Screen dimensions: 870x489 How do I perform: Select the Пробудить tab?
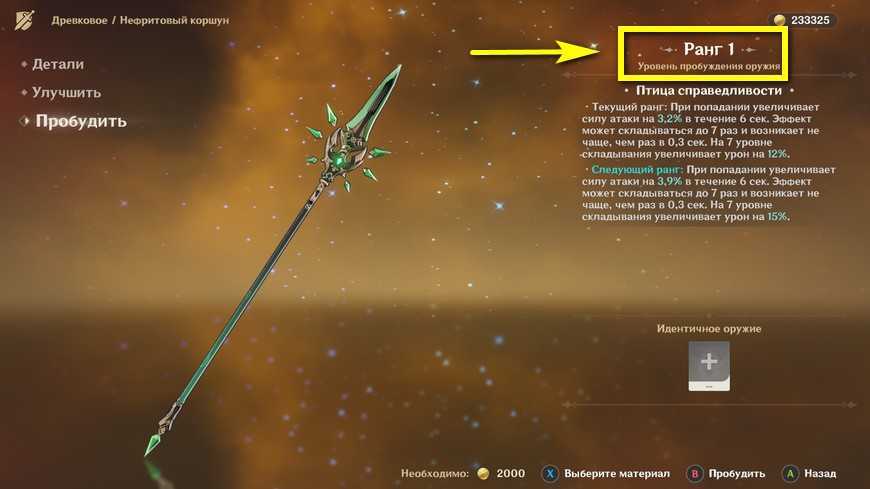(80, 122)
